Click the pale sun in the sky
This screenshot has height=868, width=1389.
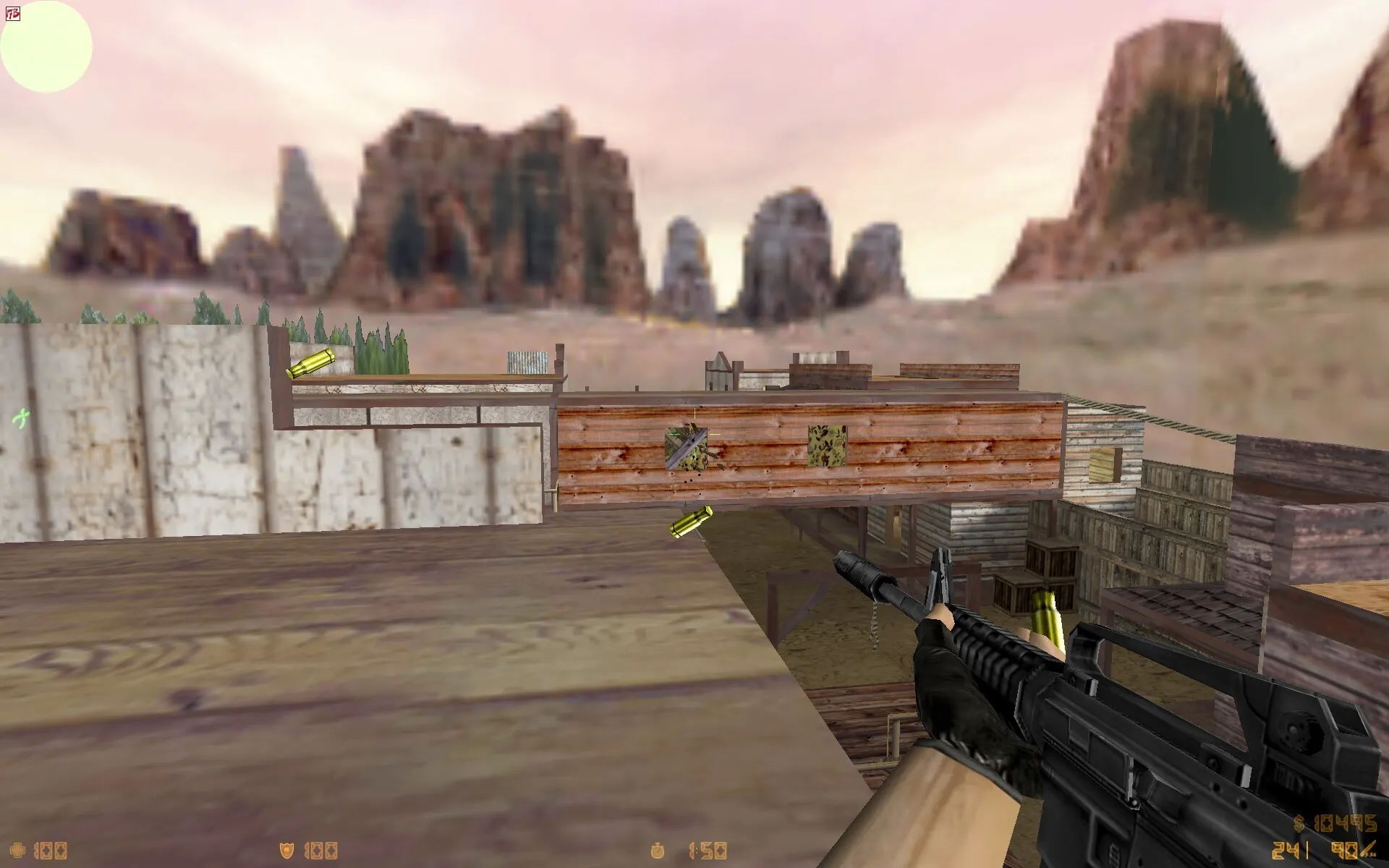click(x=46, y=47)
